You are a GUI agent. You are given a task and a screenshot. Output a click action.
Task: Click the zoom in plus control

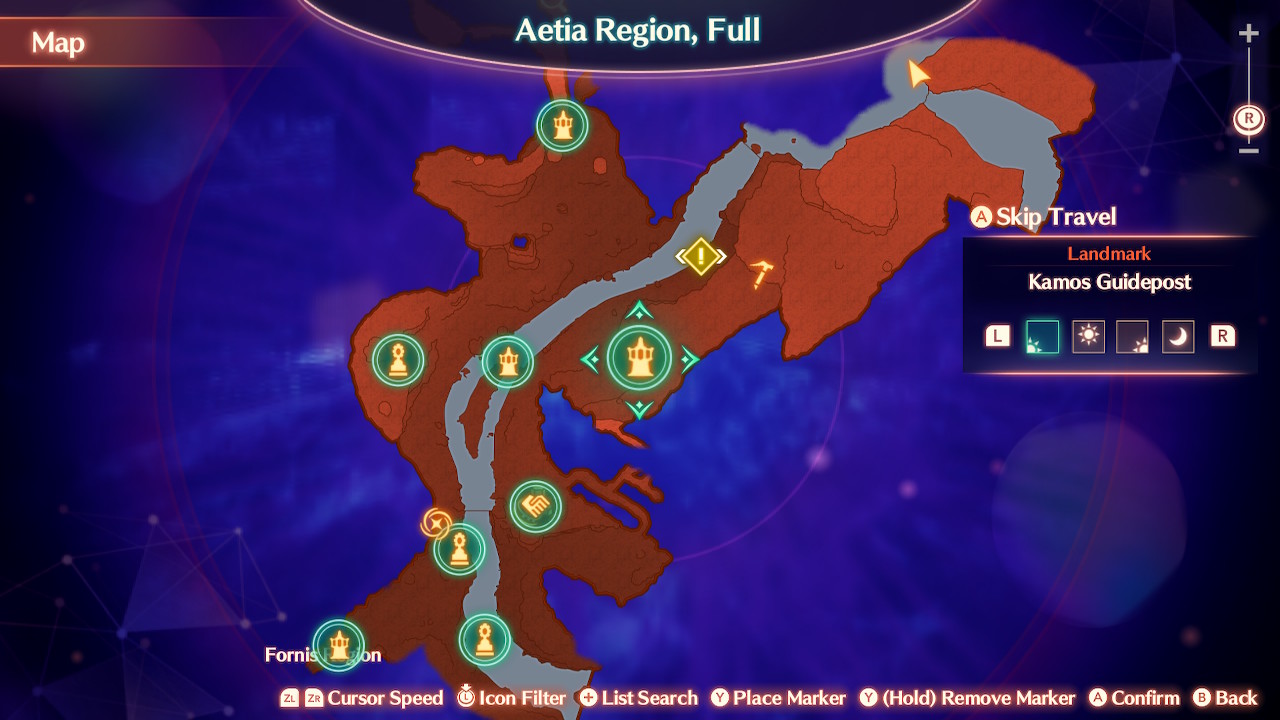coord(1247,32)
